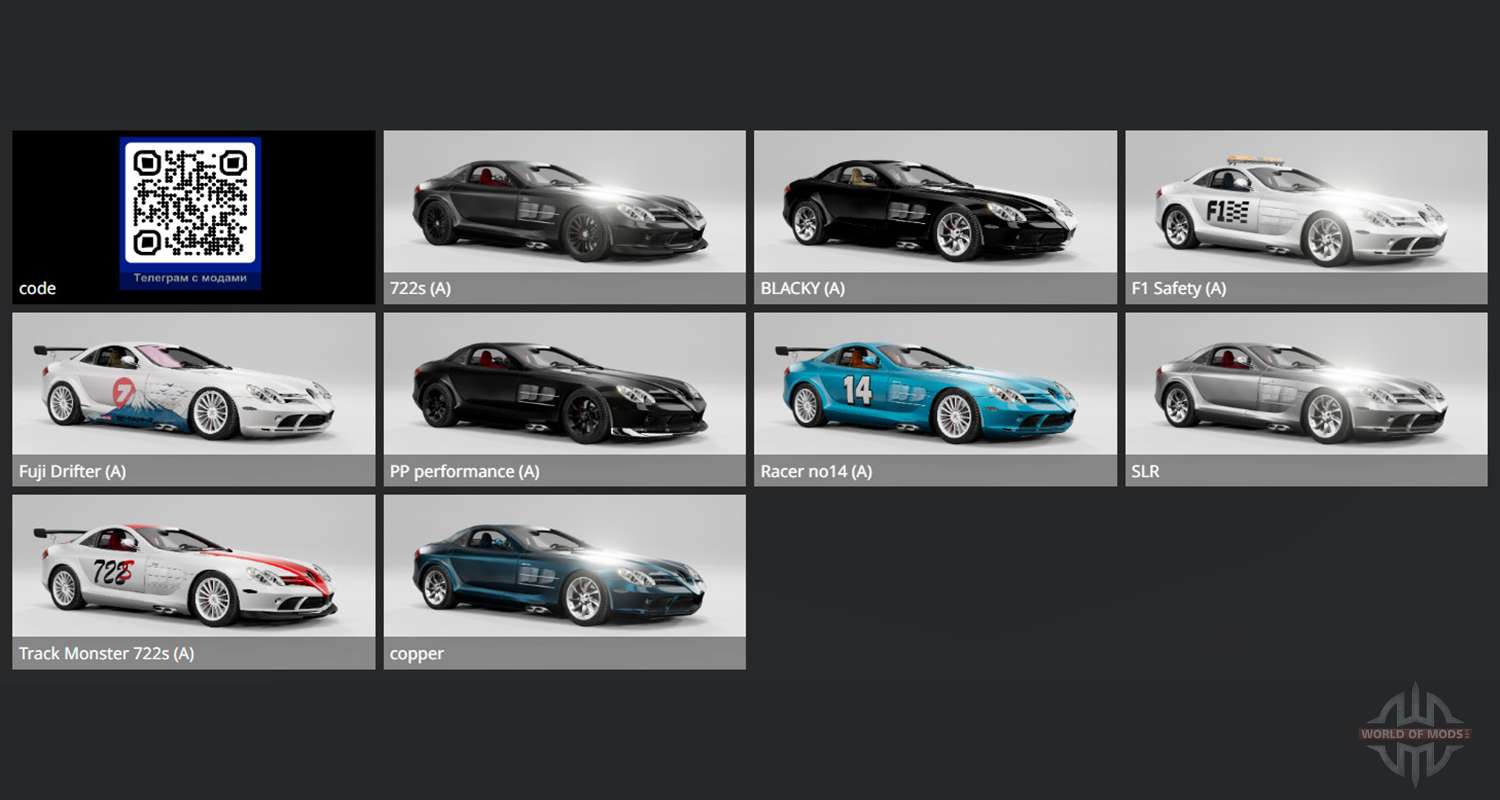Select the Racer no14 (A) car

point(935,398)
